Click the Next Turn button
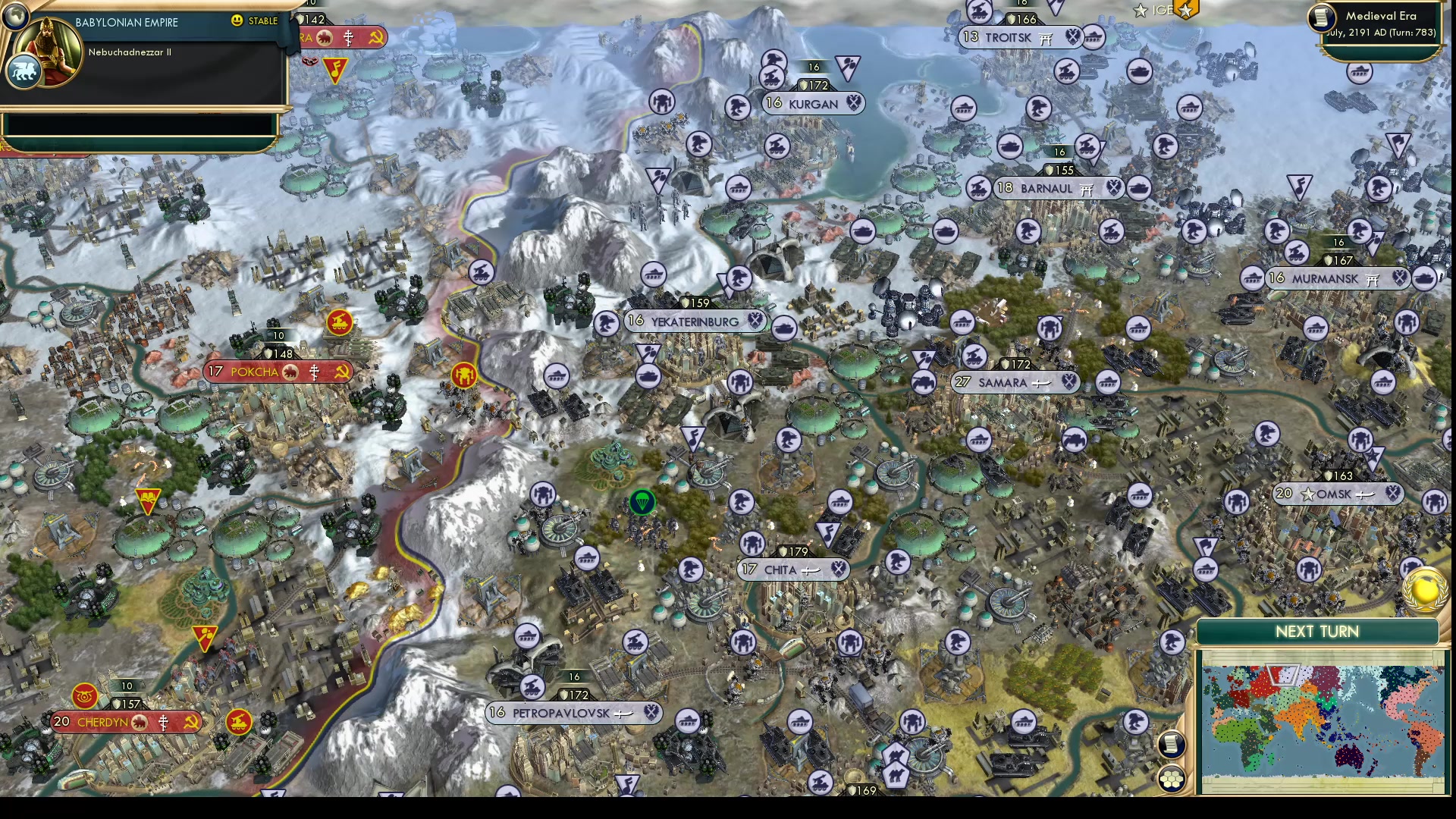1456x819 pixels. point(1318,631)
